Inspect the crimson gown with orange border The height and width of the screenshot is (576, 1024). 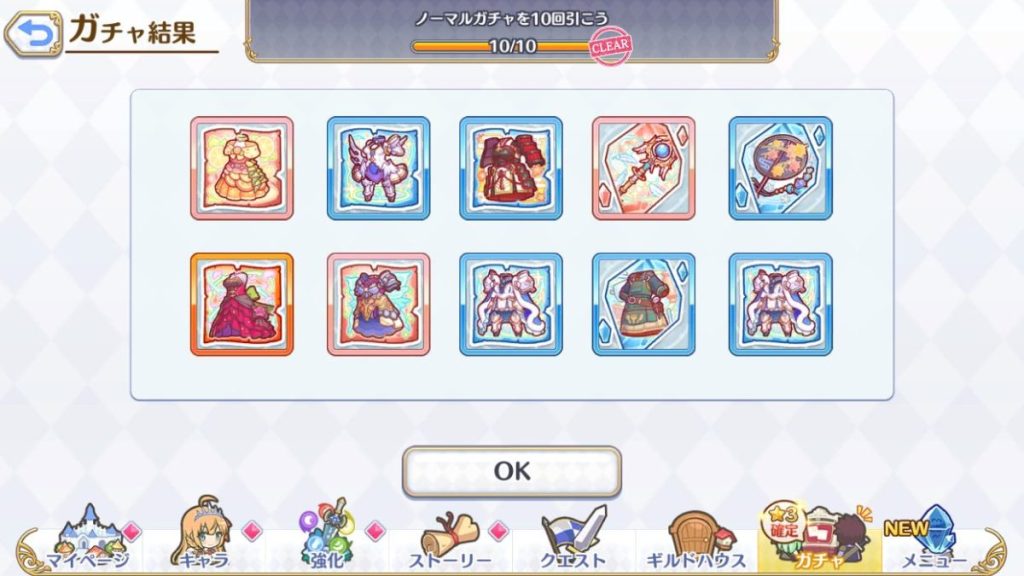[242, 304]
